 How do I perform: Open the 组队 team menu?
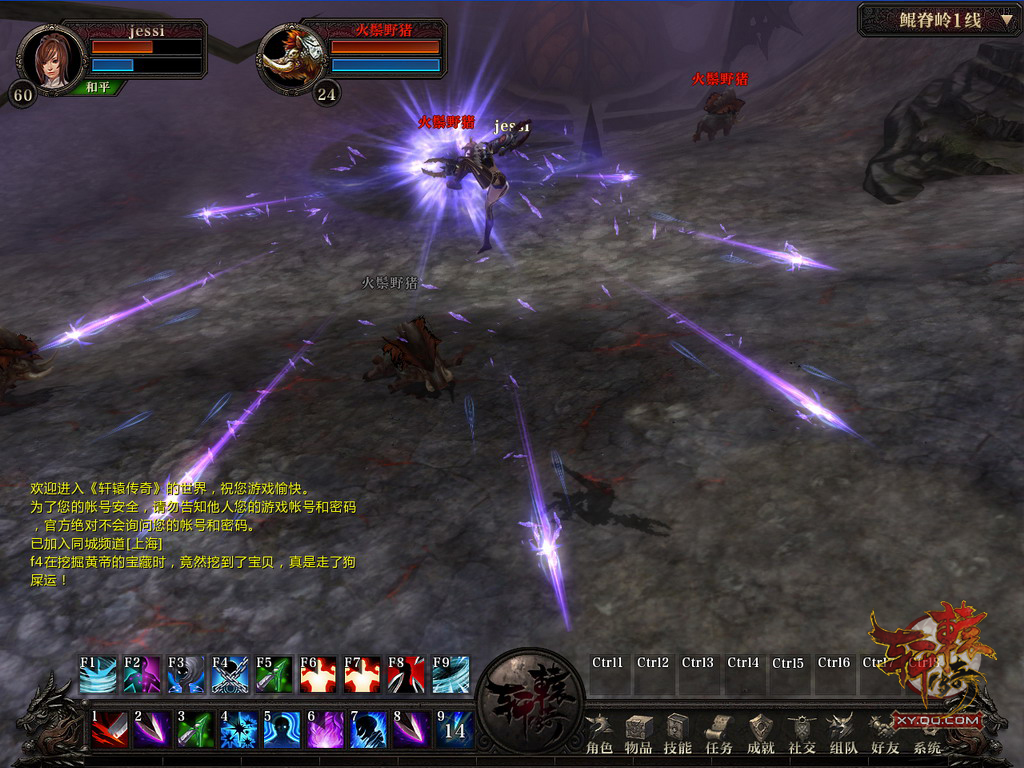pyautogui.click(x=843, y=733)
